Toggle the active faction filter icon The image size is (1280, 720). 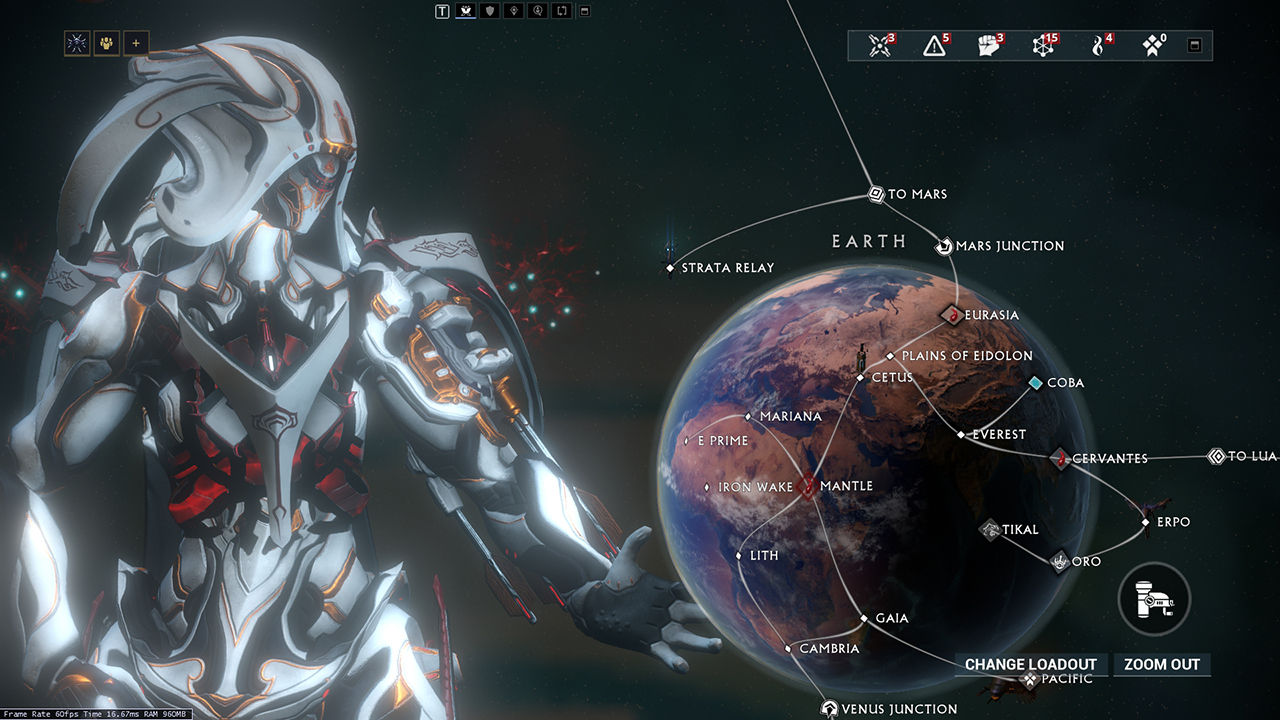pos(465,11)
